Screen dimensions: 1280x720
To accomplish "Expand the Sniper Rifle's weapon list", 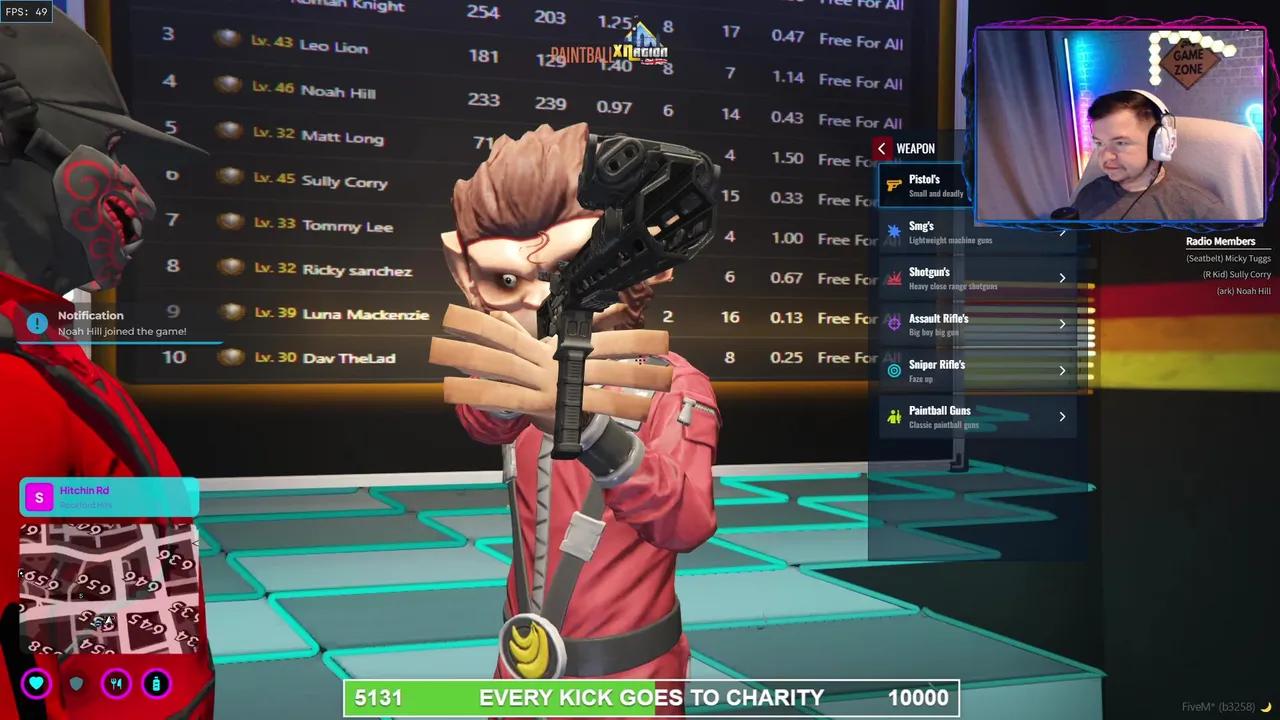I will pyautogui.click(x=1062, y=370).
